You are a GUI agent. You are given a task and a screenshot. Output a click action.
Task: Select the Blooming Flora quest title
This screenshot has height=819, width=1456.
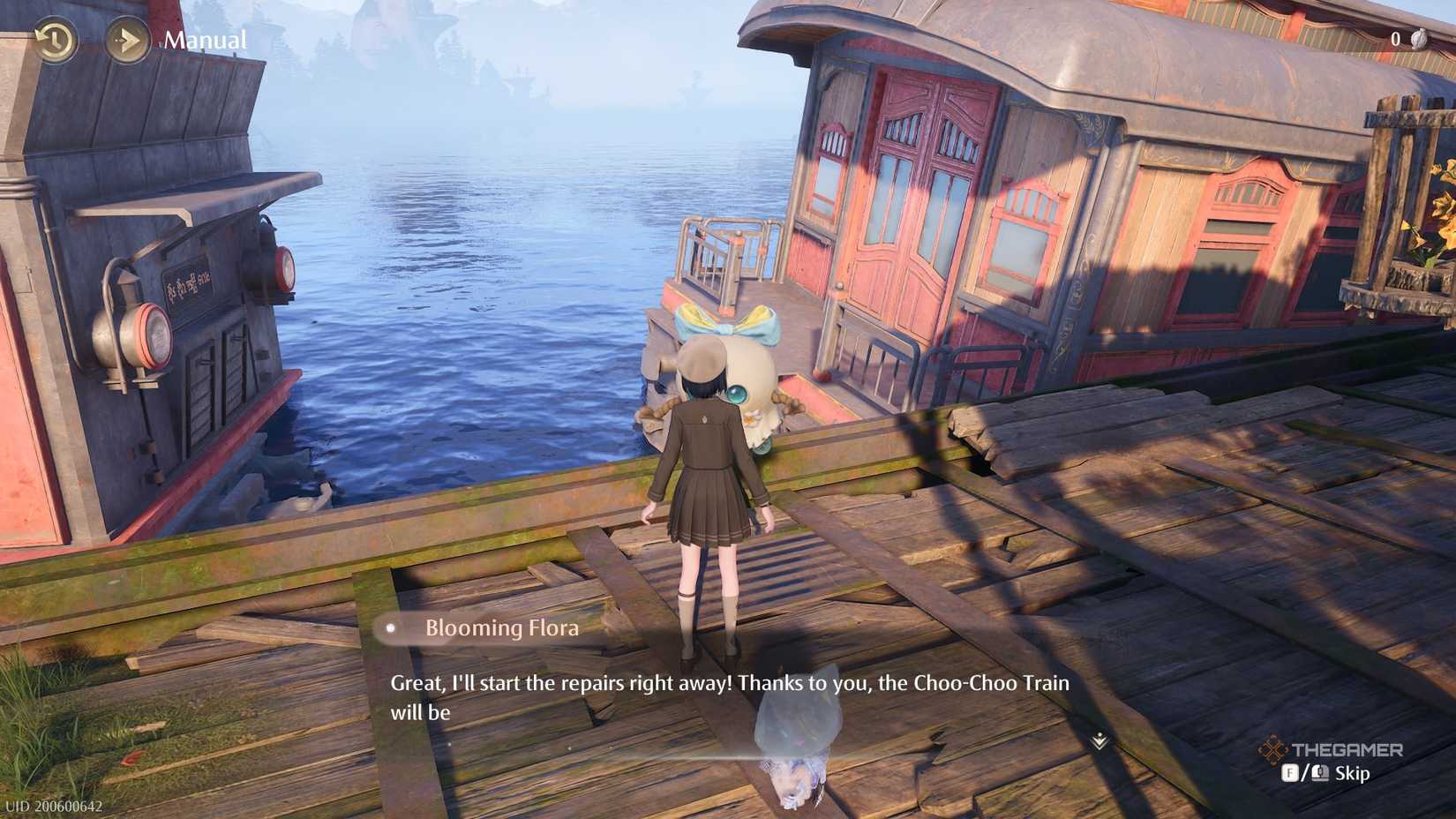click(501, 628)
